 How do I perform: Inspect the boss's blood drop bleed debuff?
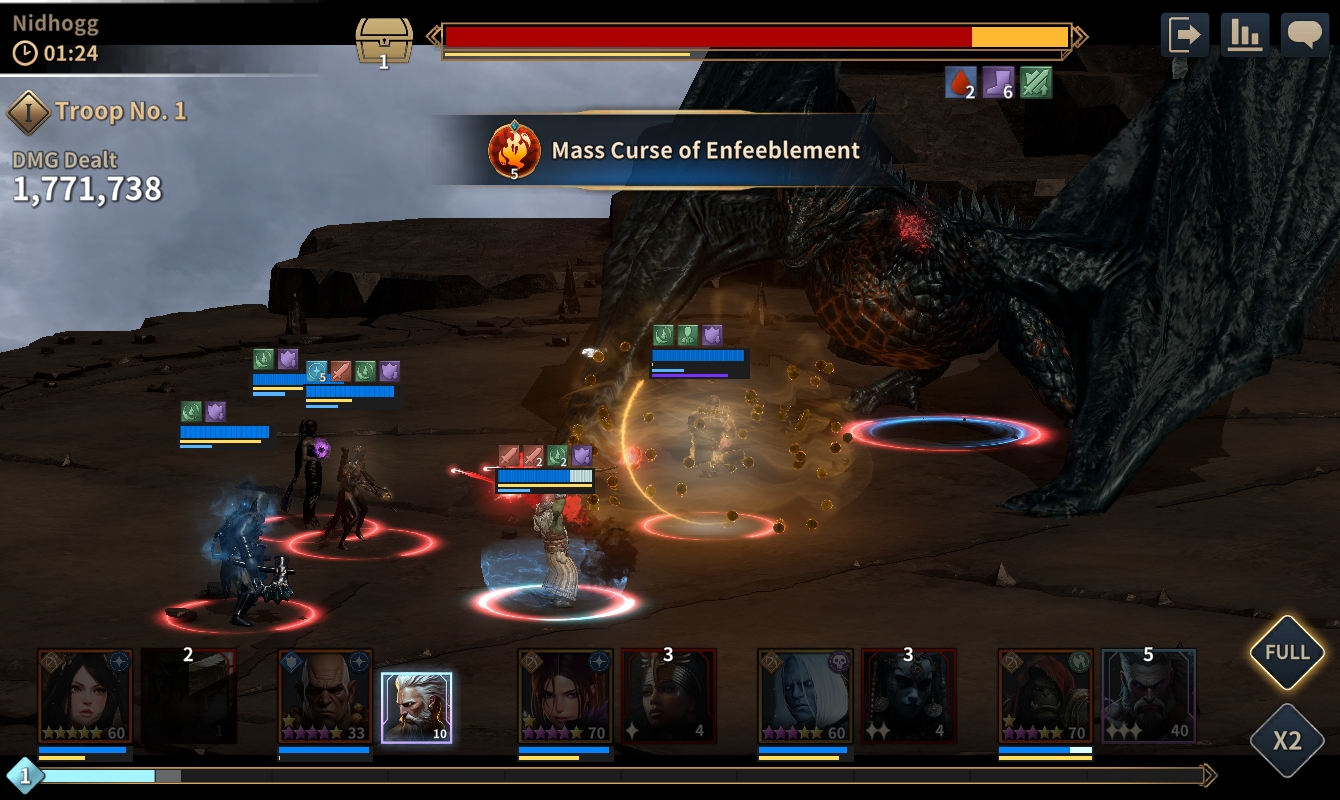(960, 83)
